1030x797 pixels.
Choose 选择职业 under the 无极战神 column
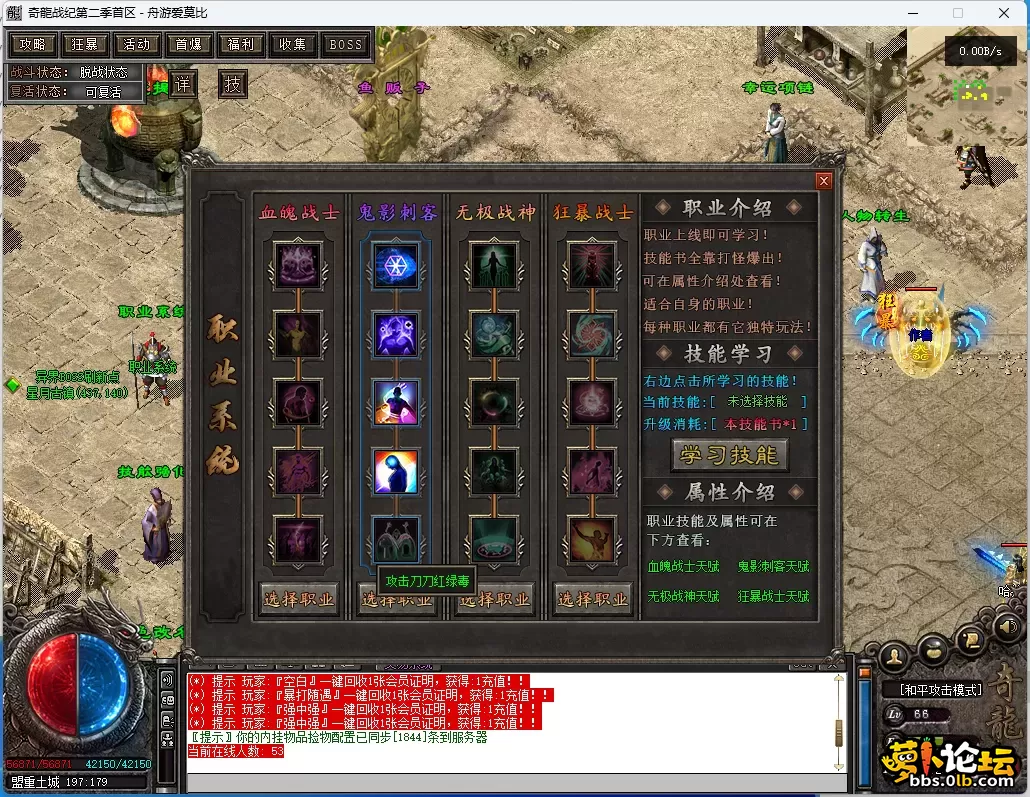coord(495,599)
